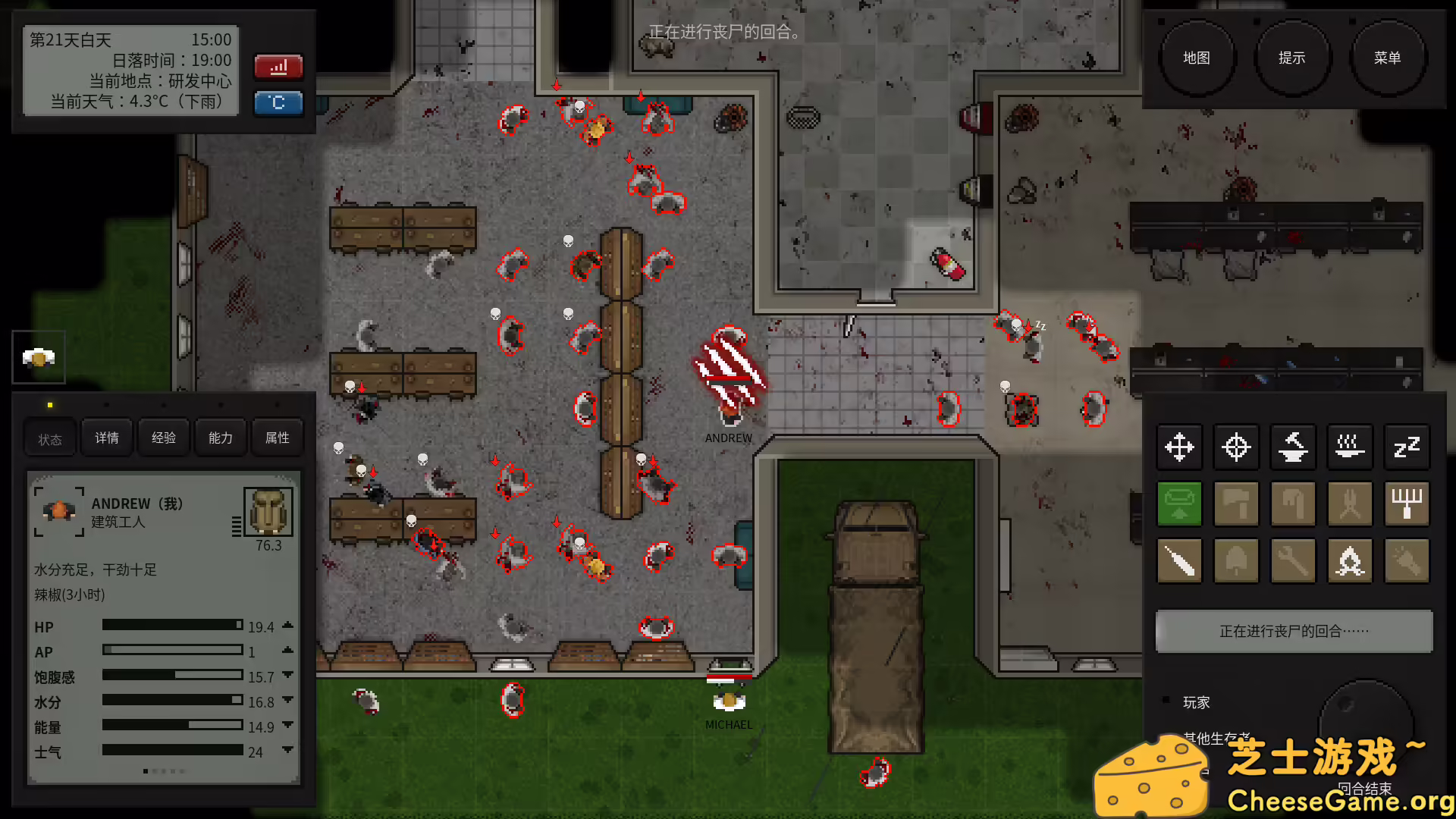Select the ZZ sleep icon
Screen dimensions: 1456x819
click(x=1407, y=447)
